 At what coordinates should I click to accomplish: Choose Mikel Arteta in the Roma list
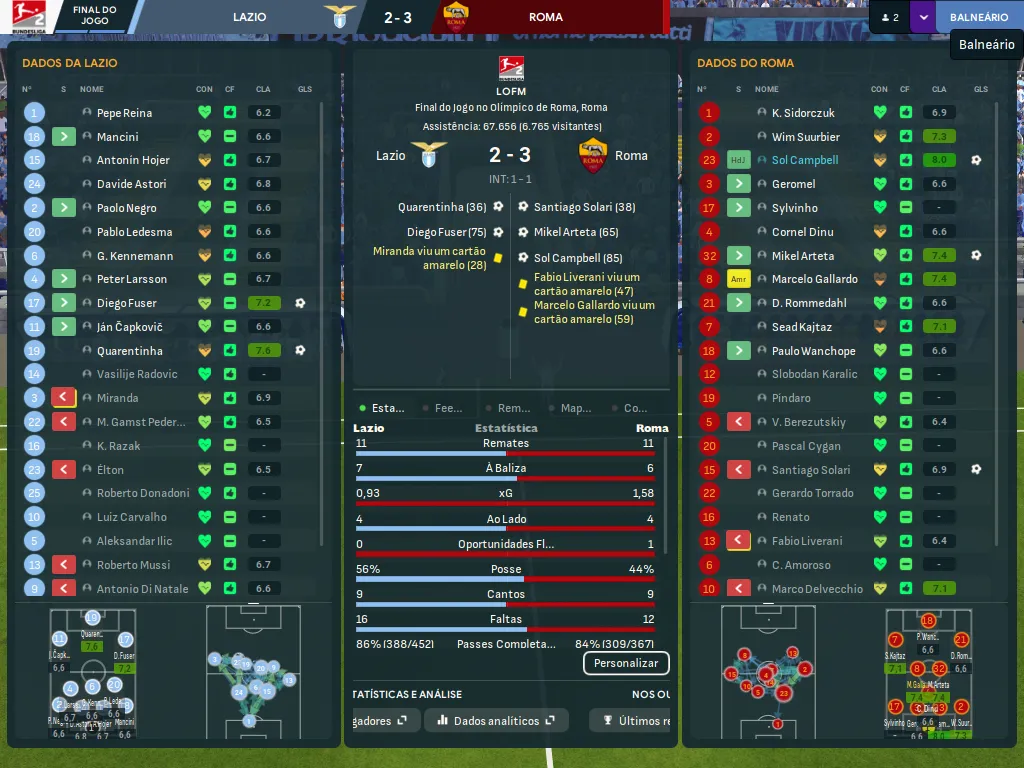tap(802, 256)
